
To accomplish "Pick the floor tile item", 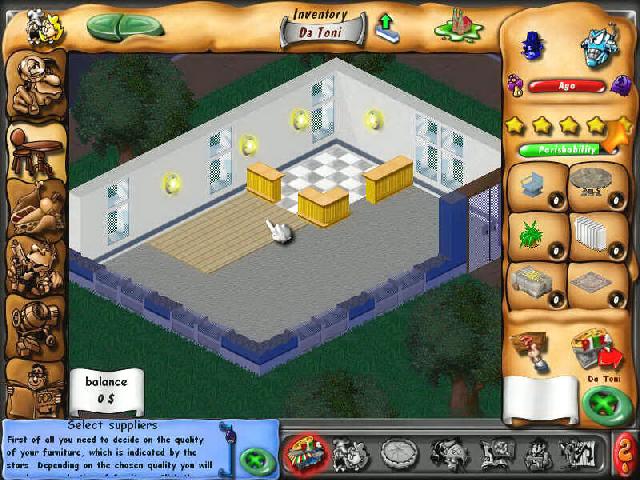I will coord(596,283).
